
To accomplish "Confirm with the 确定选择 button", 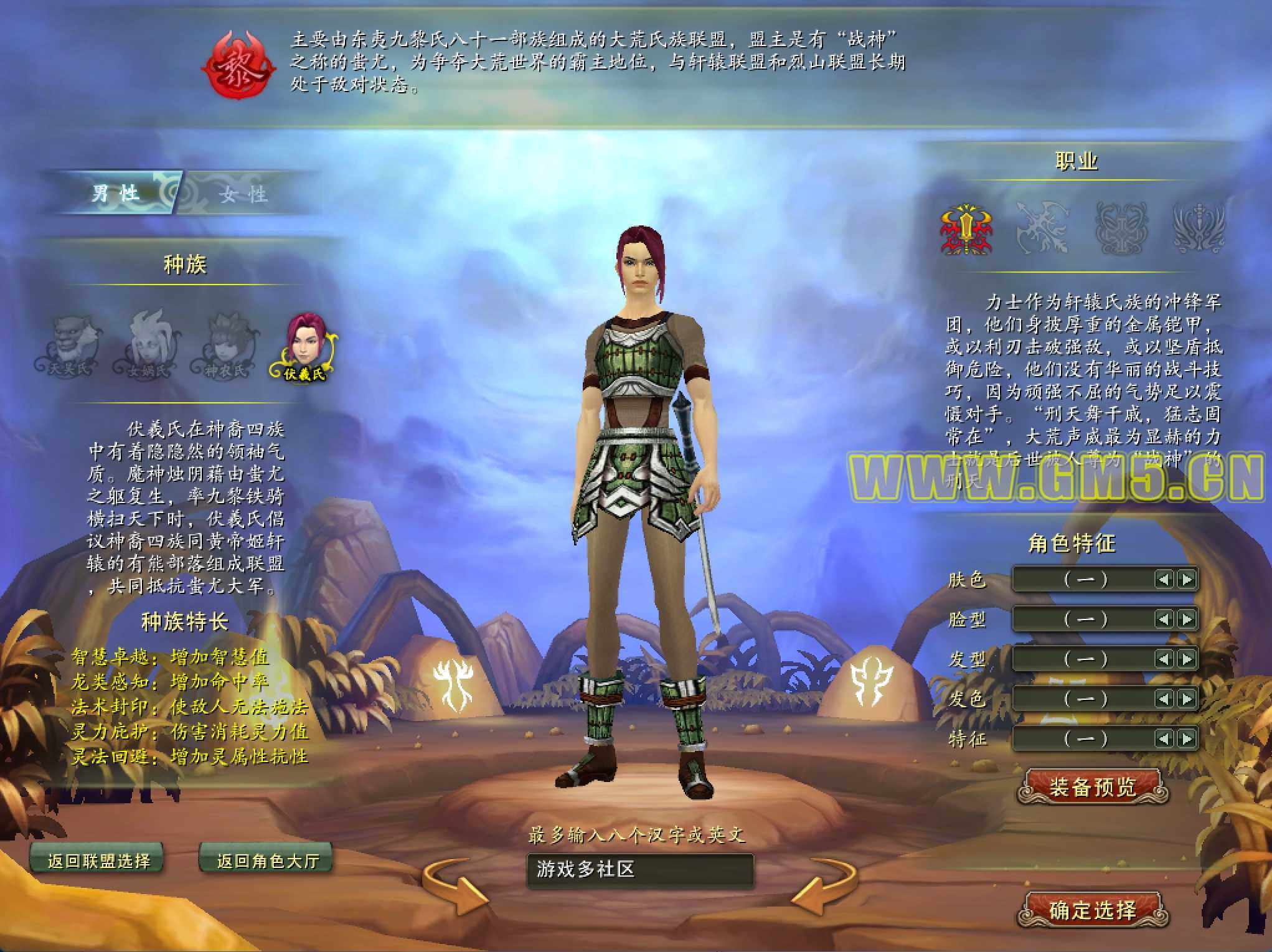I will pyautogui.click(x=1093, y=910).
